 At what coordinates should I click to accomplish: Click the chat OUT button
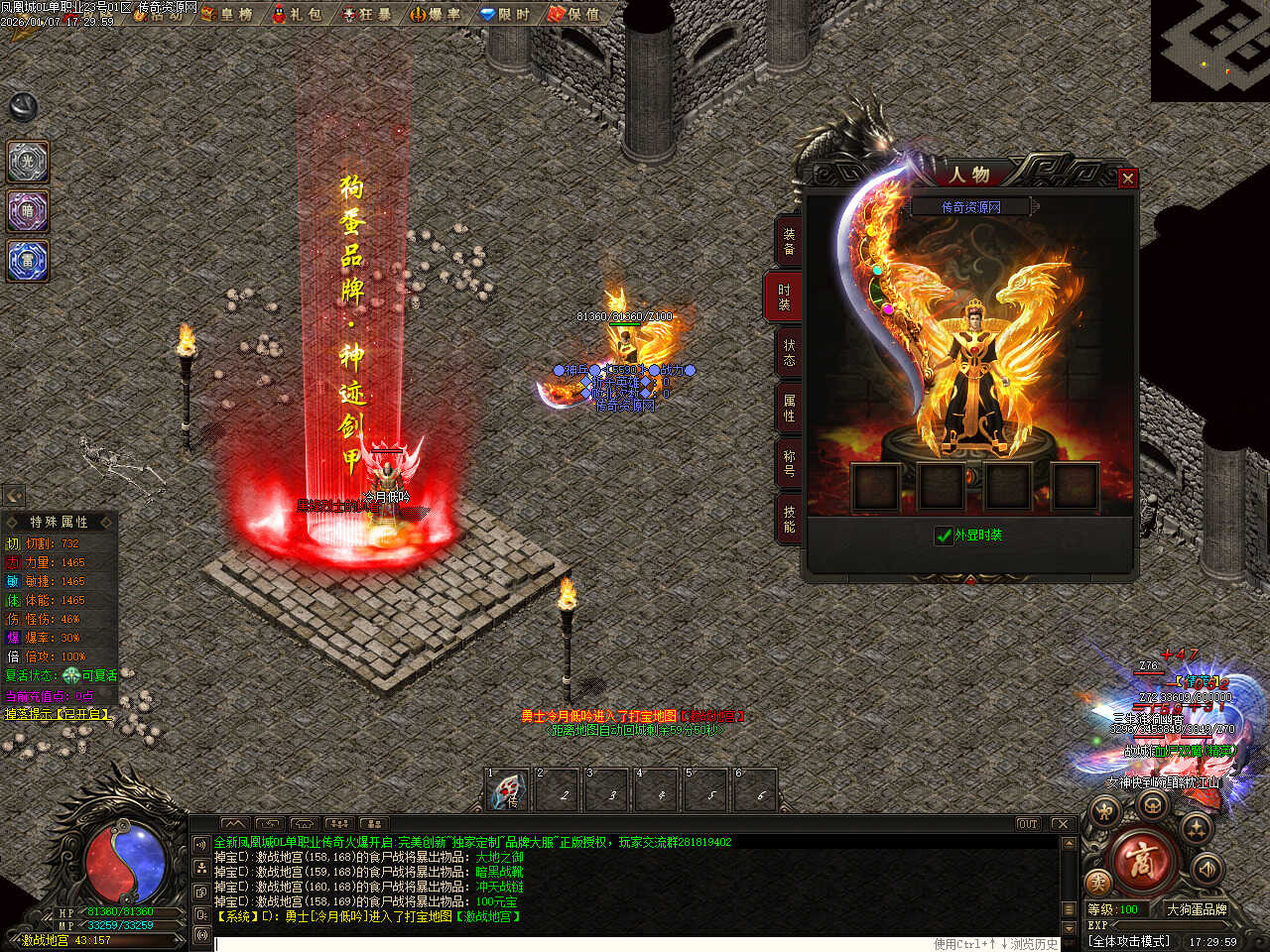coord(1027,824)
